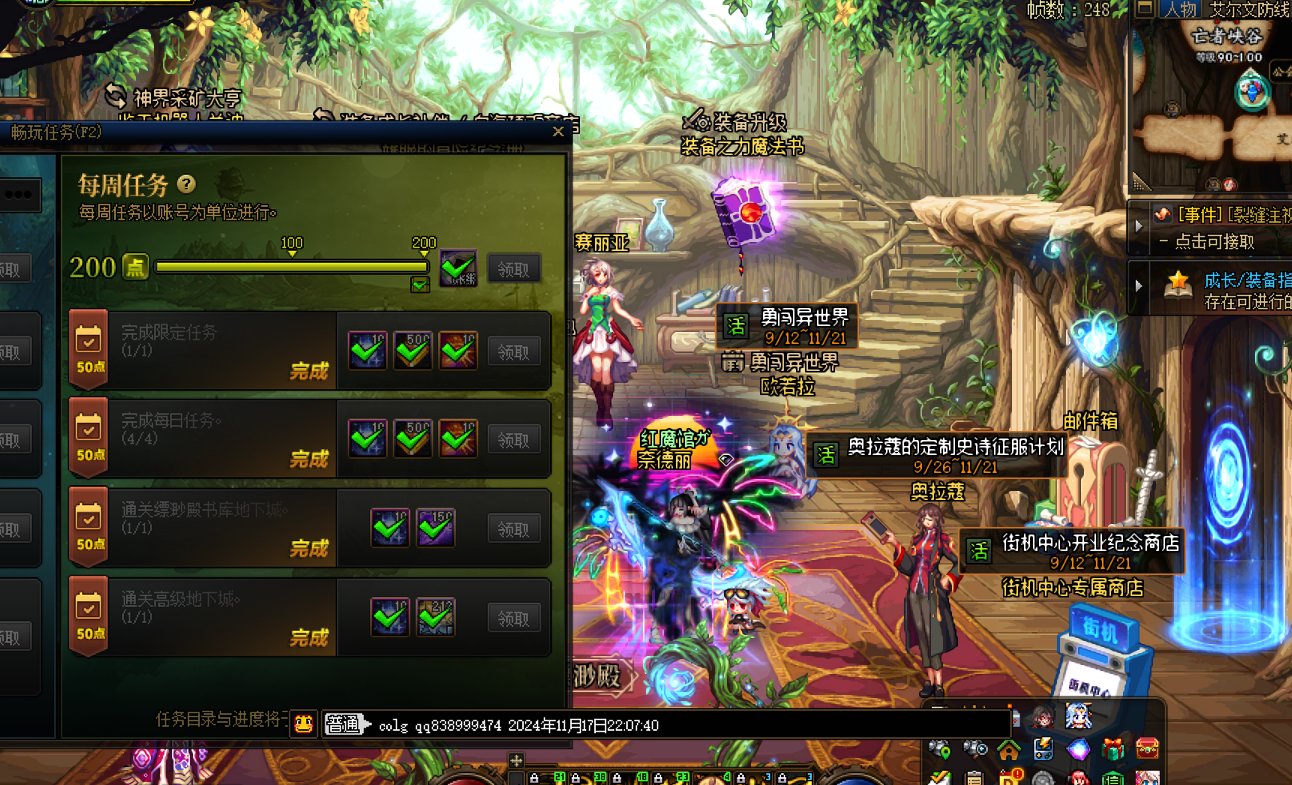Open the three-dots button on left panel

pos(18,195)
